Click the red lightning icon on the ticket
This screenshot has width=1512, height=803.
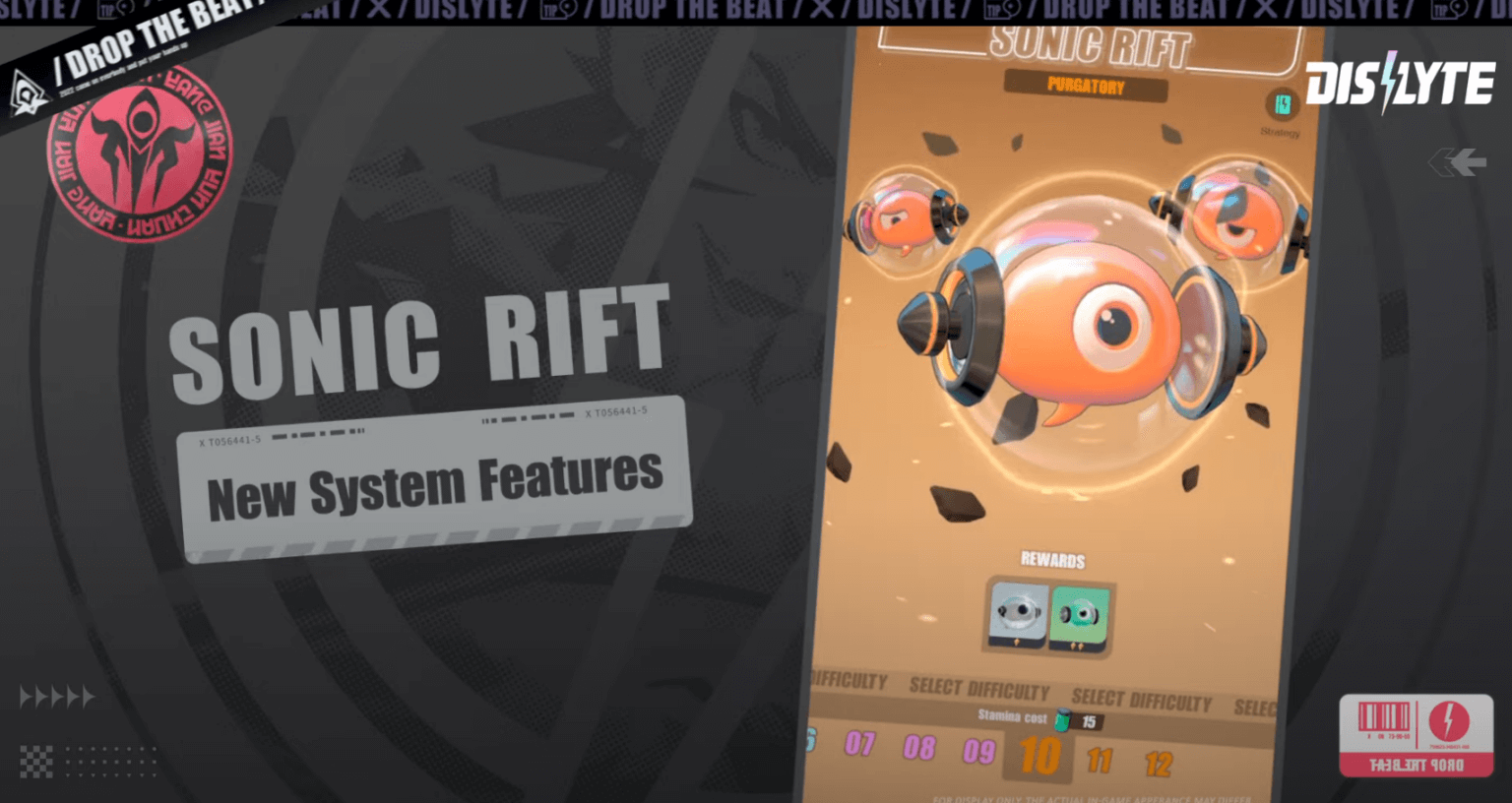point(1452,720)
